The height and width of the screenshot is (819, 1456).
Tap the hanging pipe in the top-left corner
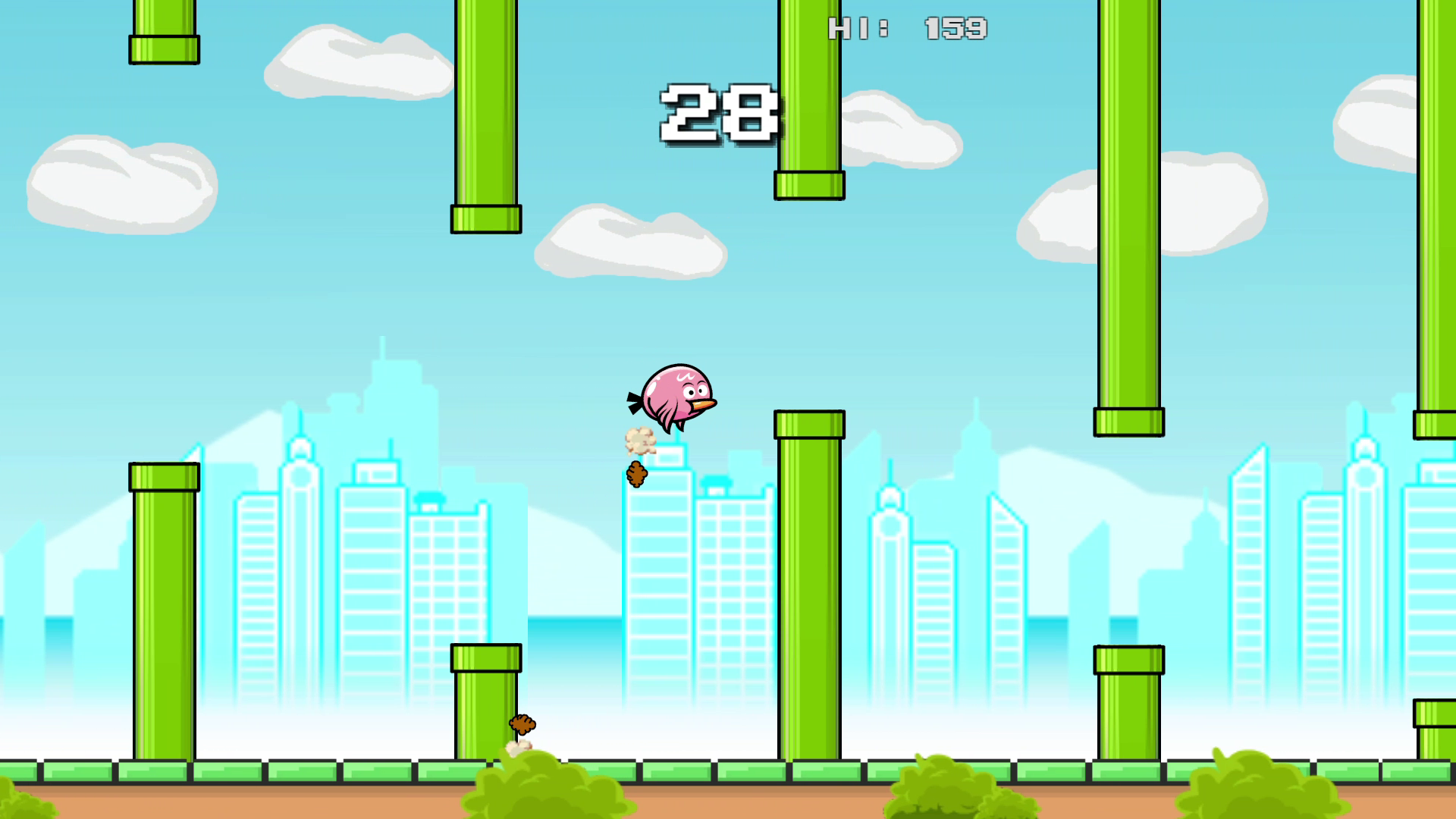pyautogui.click(x=162, y=30)
